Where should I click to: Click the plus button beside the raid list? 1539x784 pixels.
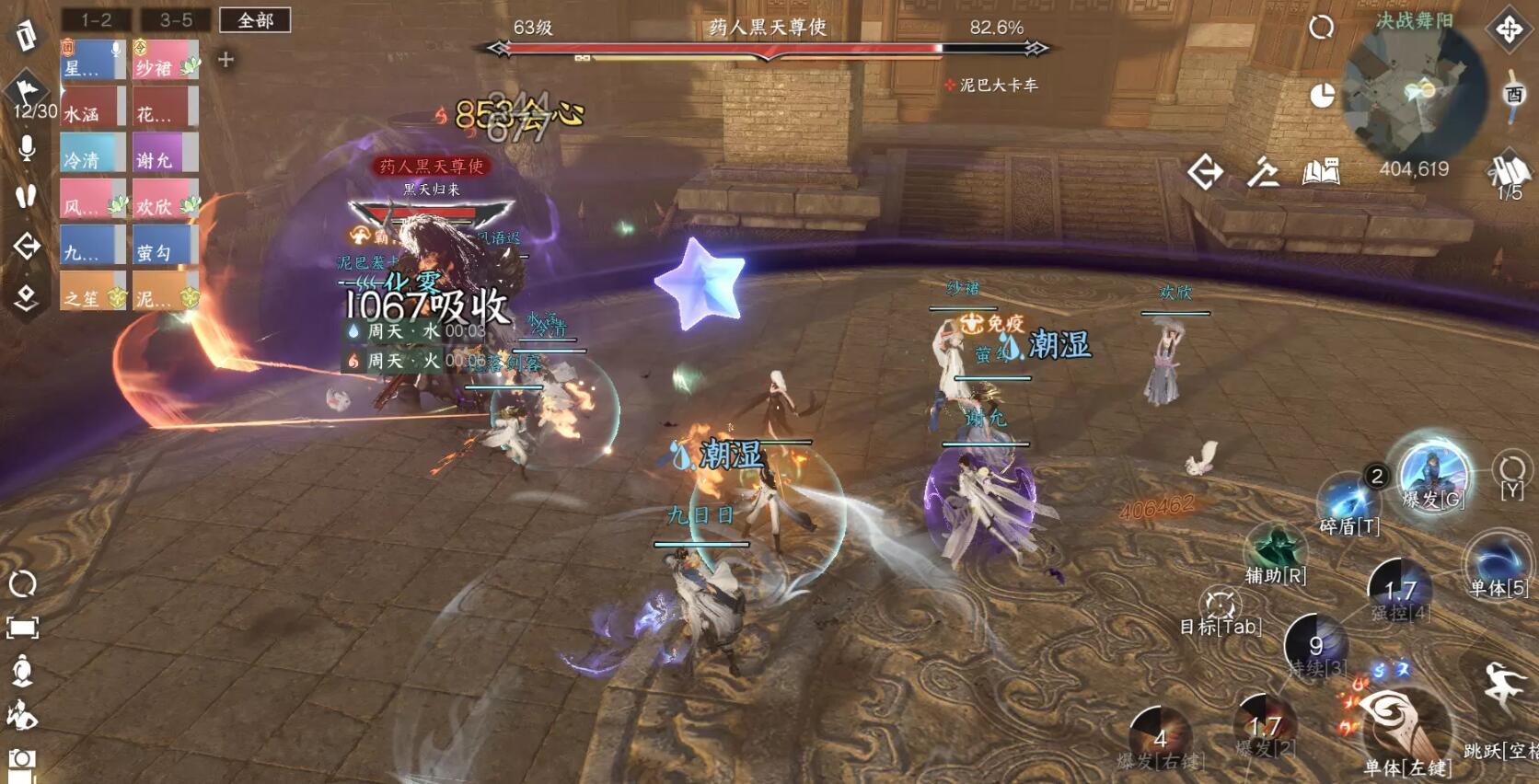tap(226, 60)
